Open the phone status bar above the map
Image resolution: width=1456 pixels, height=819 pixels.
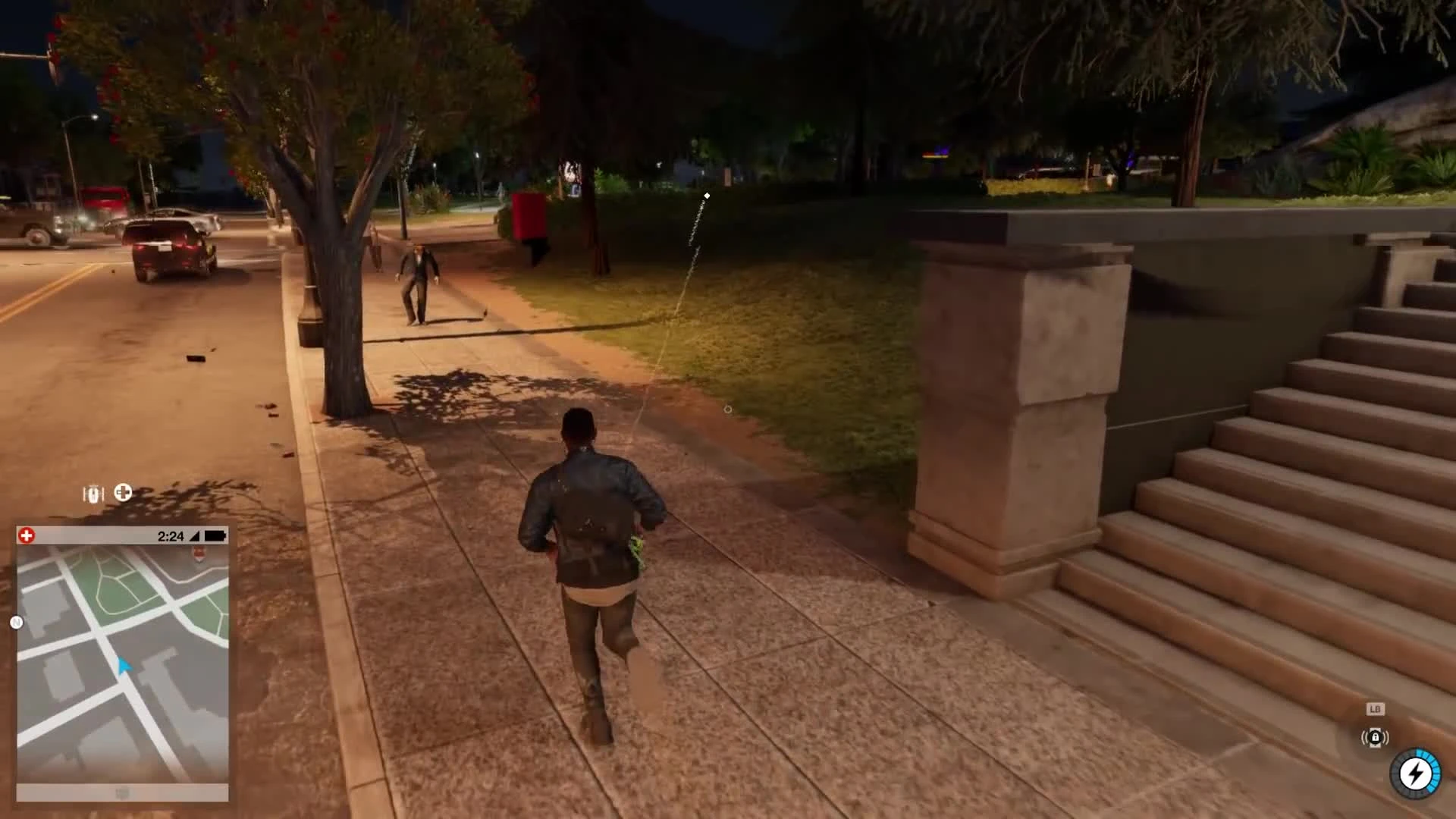coord(121,535)
